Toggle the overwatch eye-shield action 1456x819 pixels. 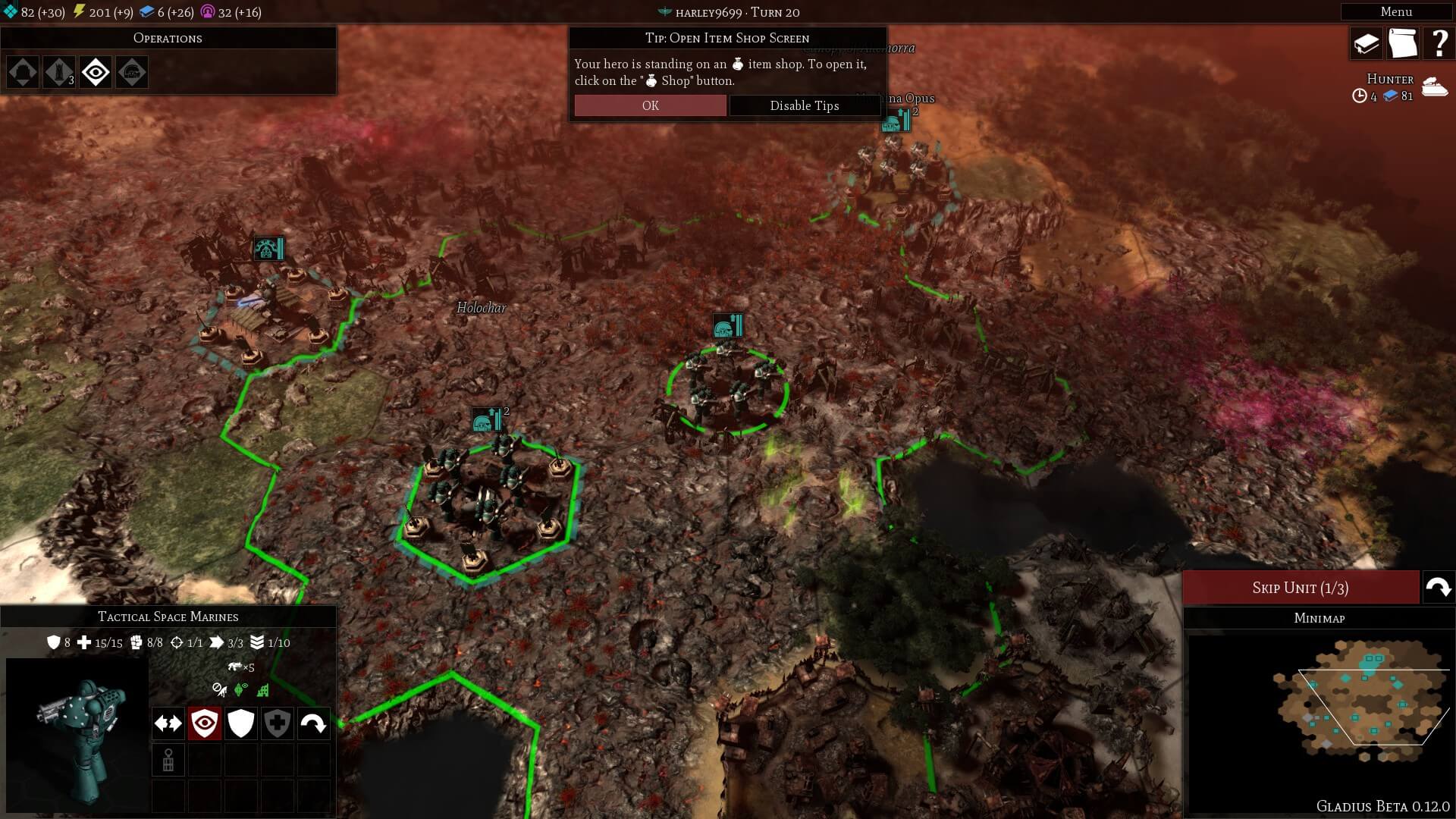tap(205, 723)
